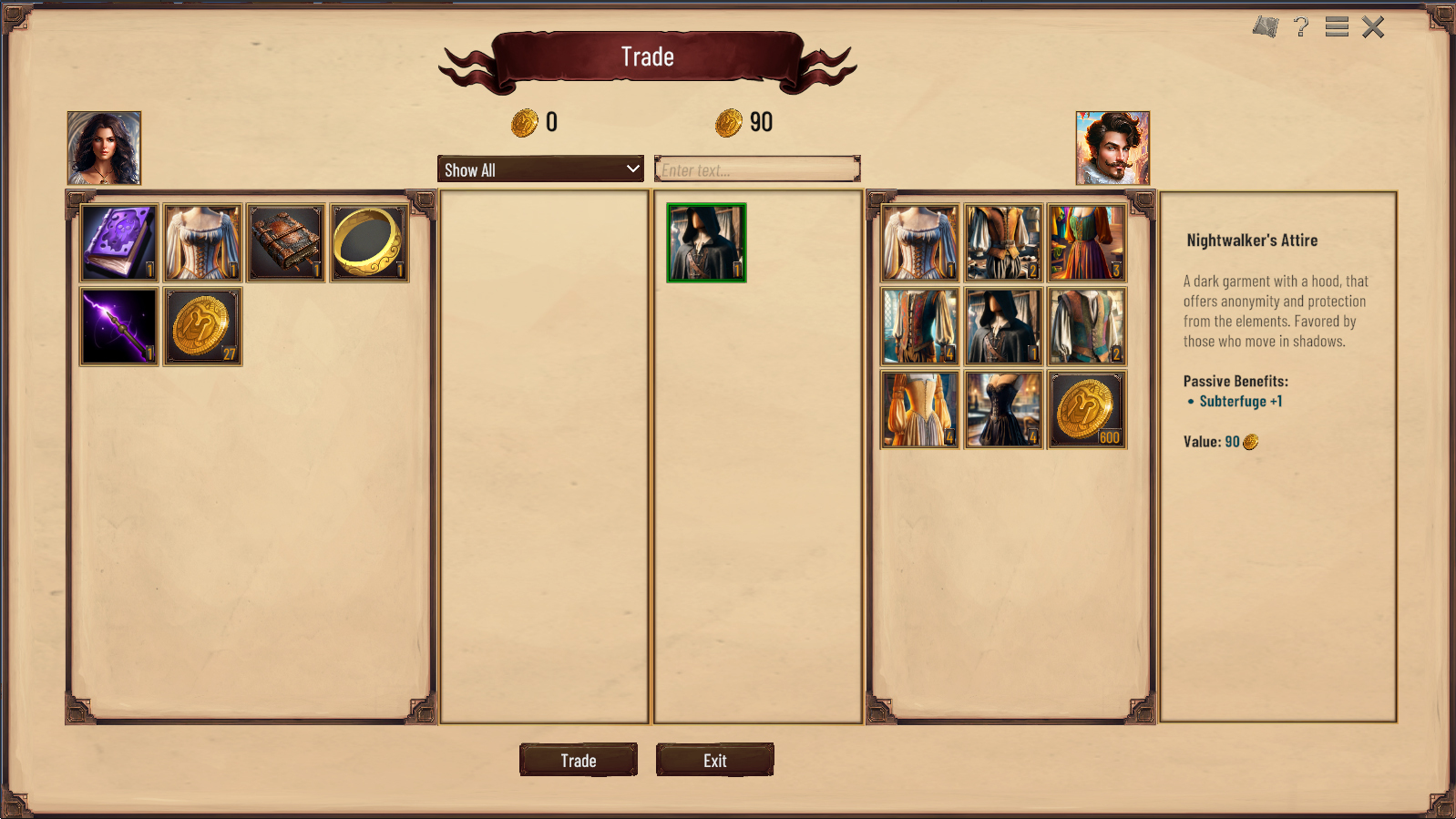Image resolution: width=1456 pixels, height=819 pixels.
Task: Open the Show All filter dropdown
Action: coord(540,169)
